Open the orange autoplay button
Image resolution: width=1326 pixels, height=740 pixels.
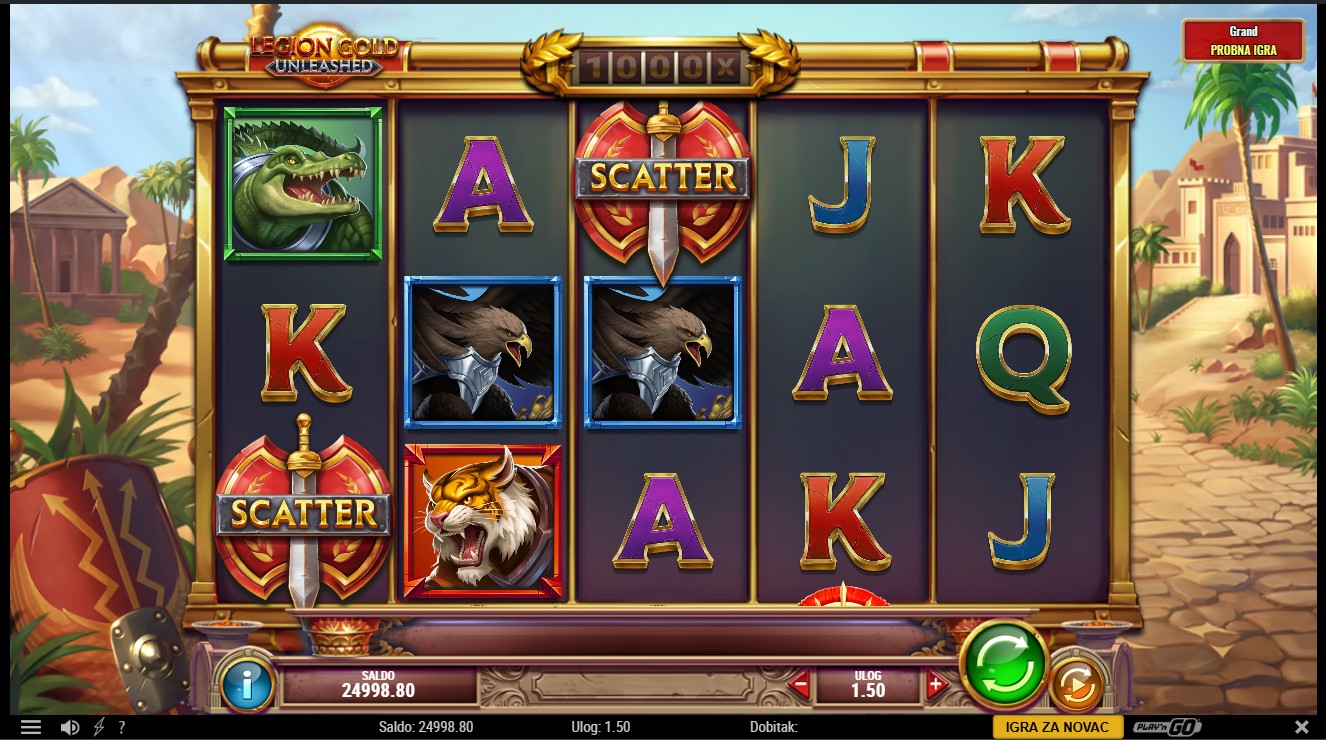click(1076, 685)
